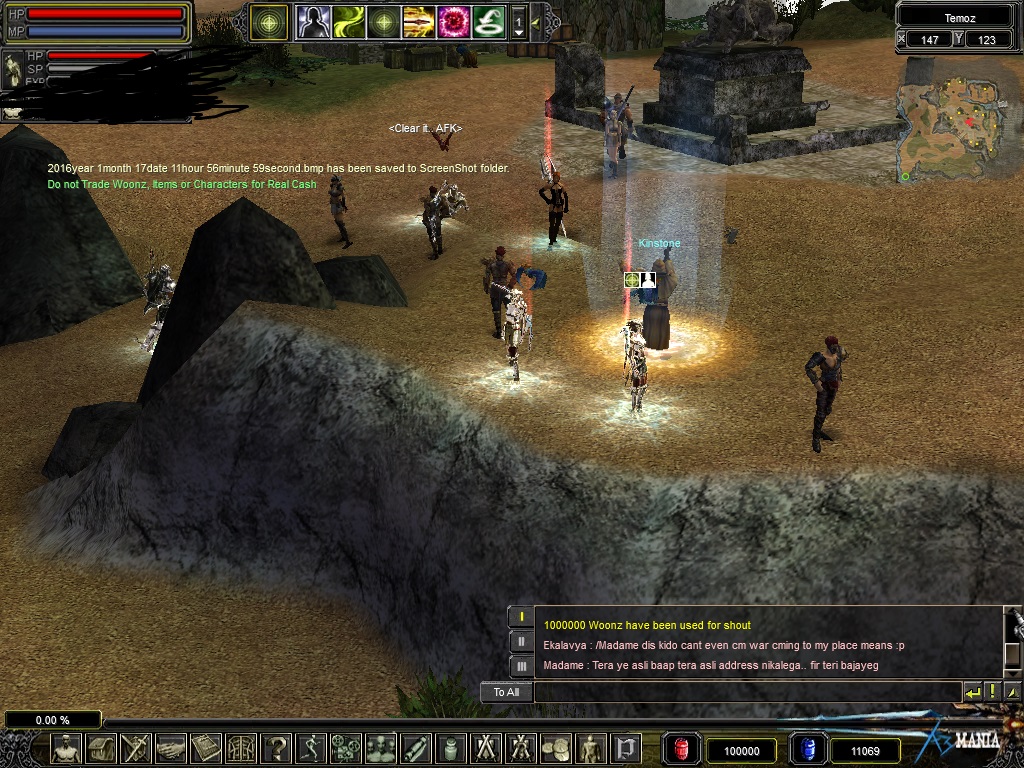Use the green ring arrow skill
The height and width of the screenshot is (768, 1024).
coord(488,22)
